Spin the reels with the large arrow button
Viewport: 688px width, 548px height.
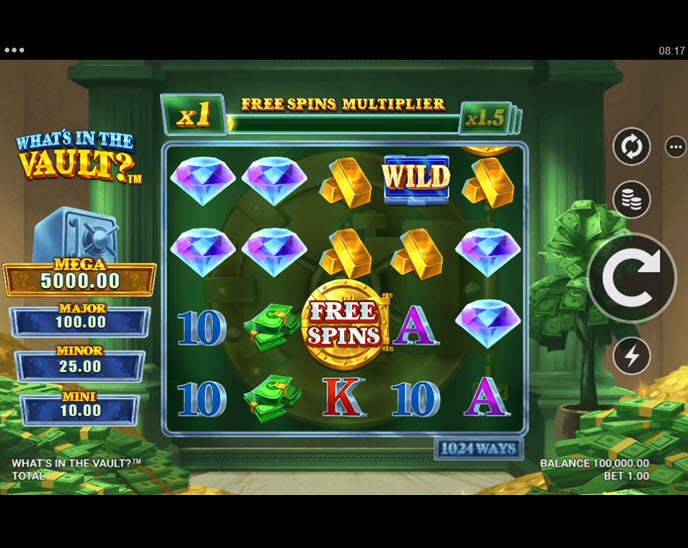(x=632, y=277)
